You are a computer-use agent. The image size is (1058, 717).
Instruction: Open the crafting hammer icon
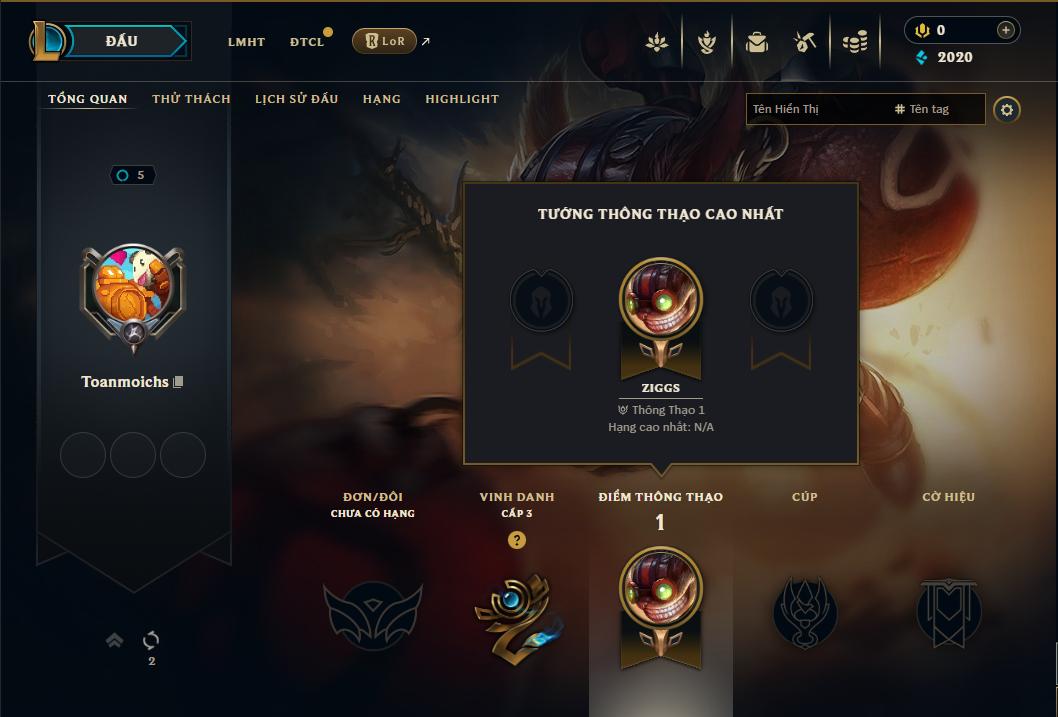[x=805, y=42]
